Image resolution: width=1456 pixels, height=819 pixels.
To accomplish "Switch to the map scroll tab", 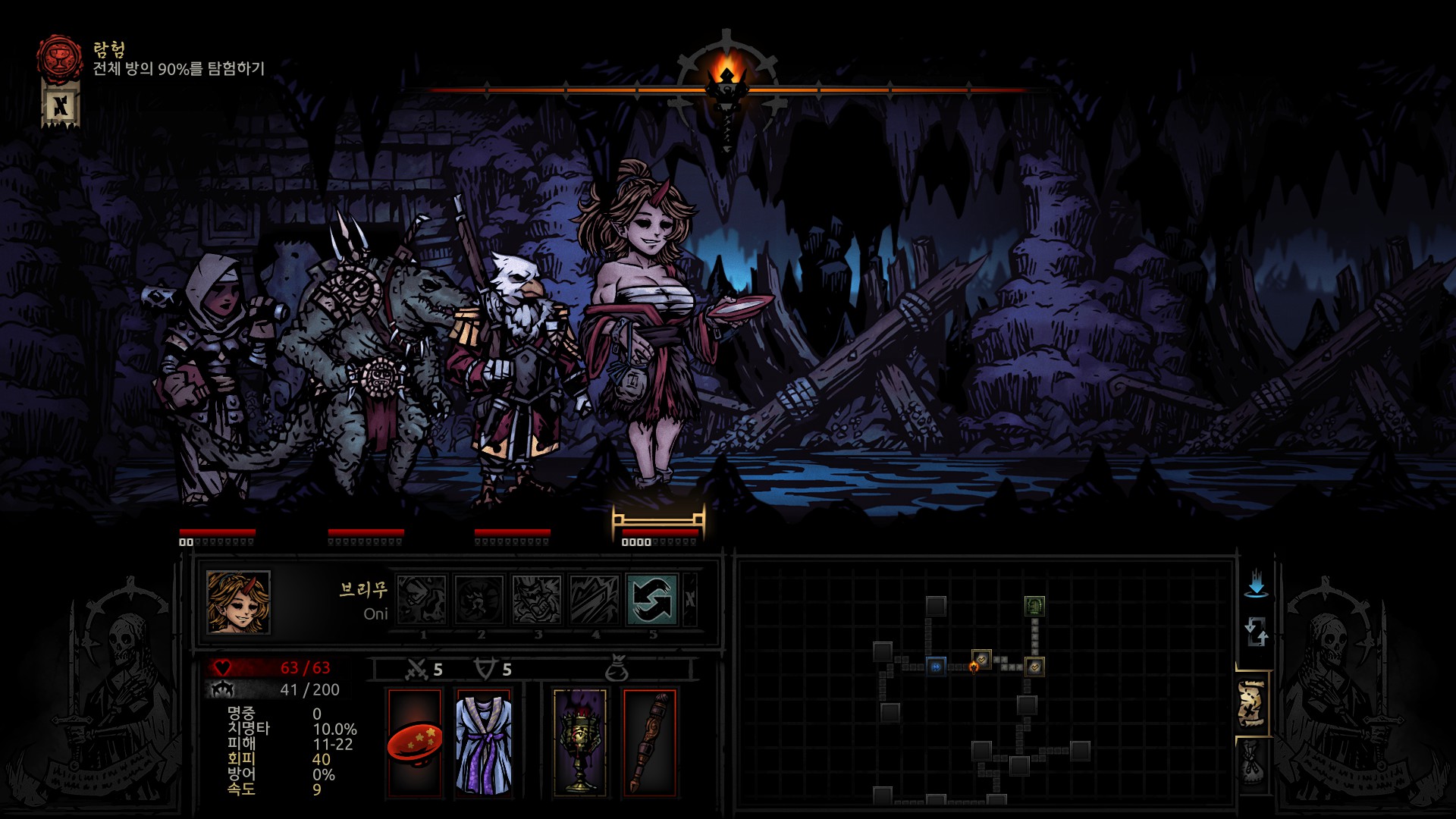I will tap(1252, 704).
